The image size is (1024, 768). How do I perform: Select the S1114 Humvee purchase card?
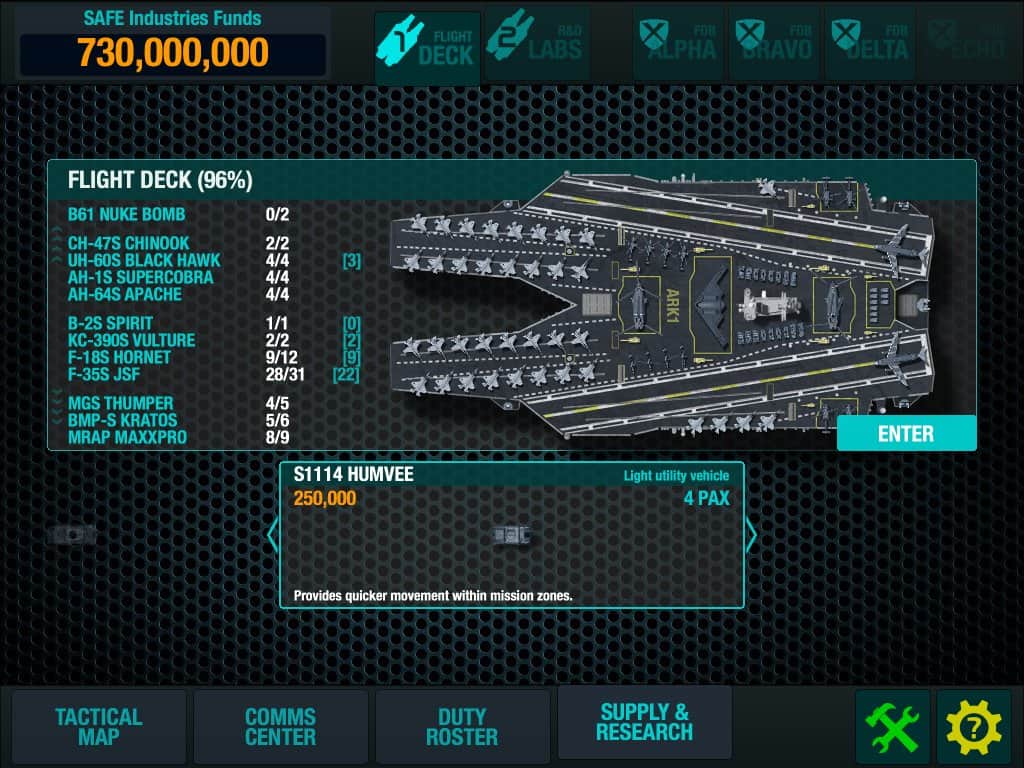click(511, 535)
